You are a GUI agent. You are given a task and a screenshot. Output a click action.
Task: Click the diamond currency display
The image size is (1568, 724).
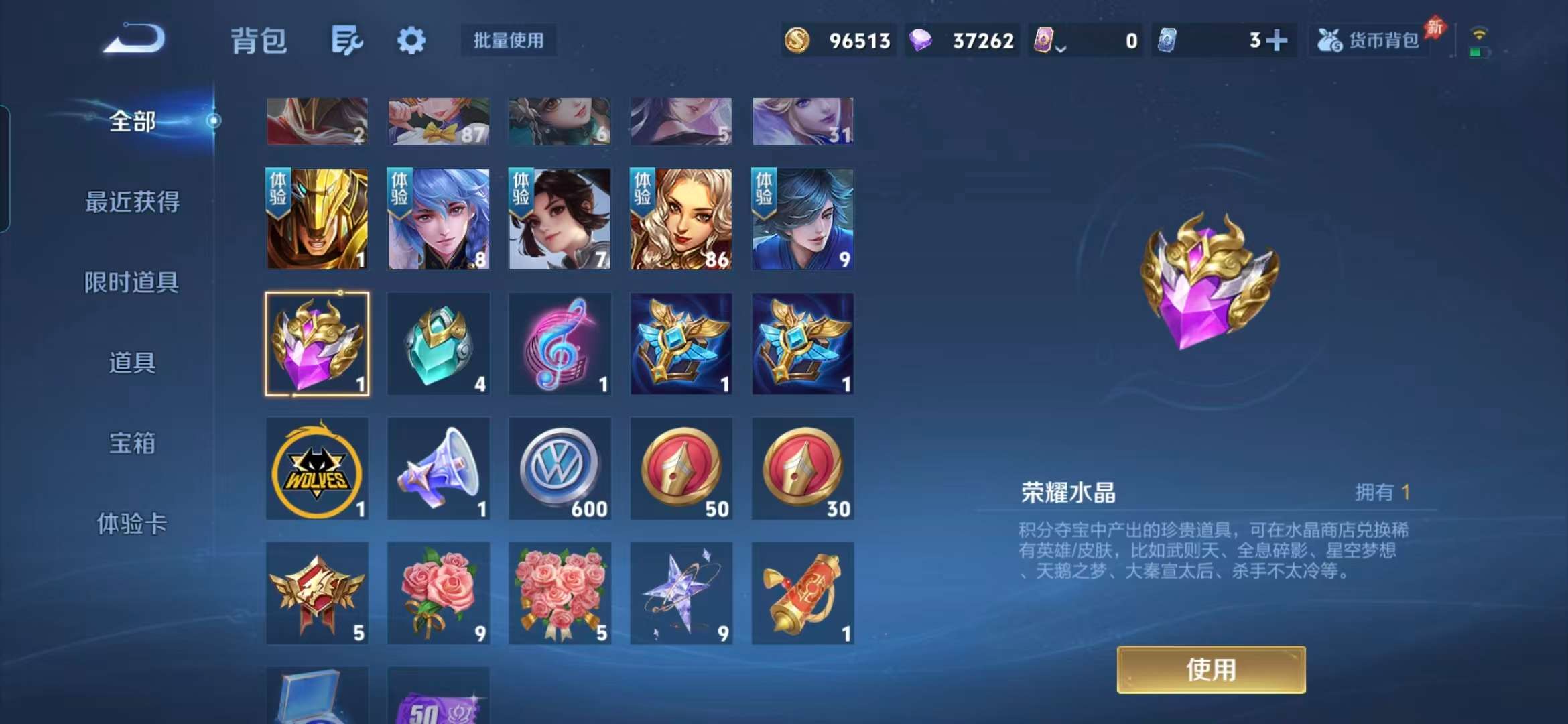963,40
